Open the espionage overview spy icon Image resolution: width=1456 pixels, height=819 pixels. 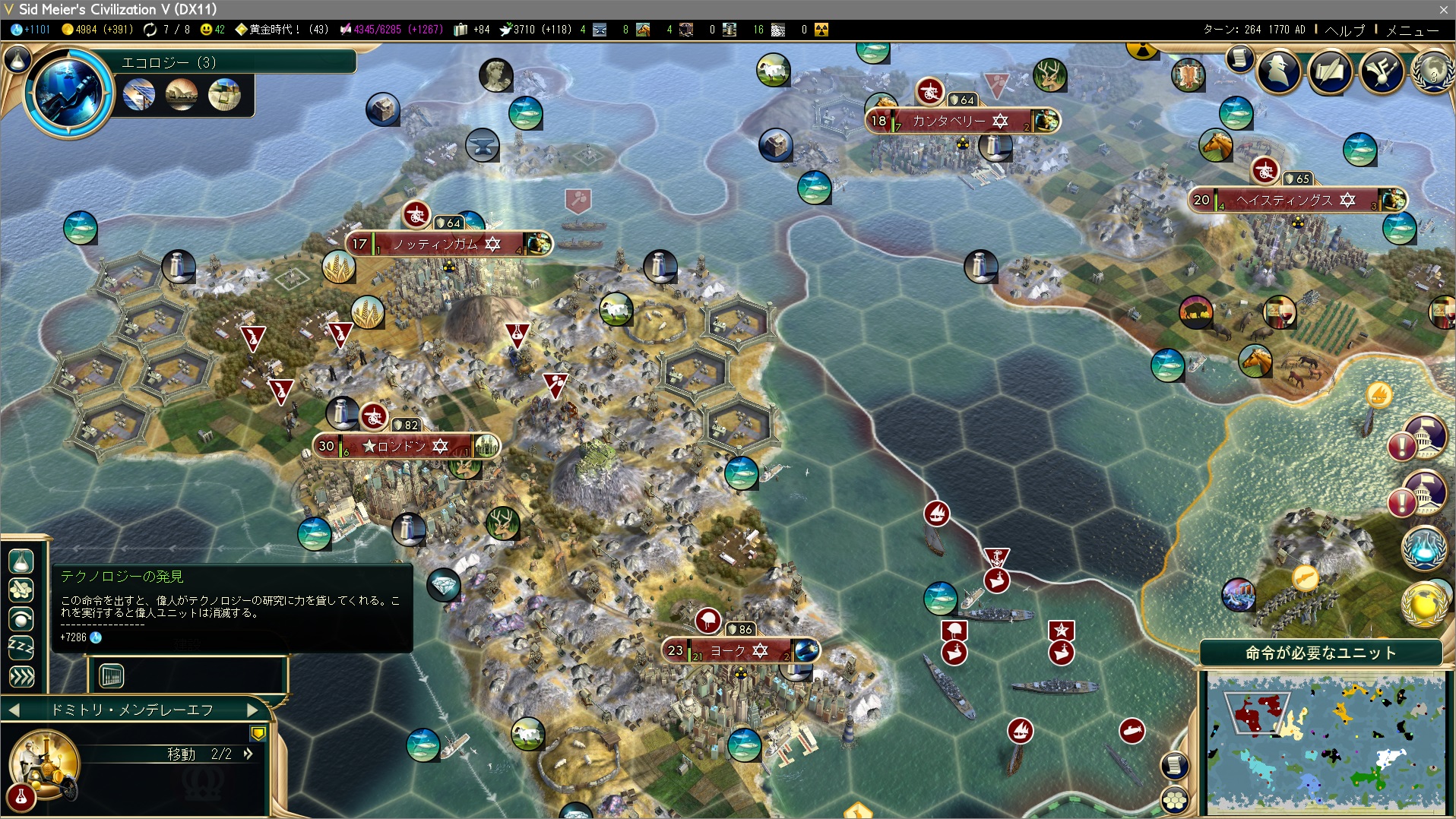click(1279, 71)
